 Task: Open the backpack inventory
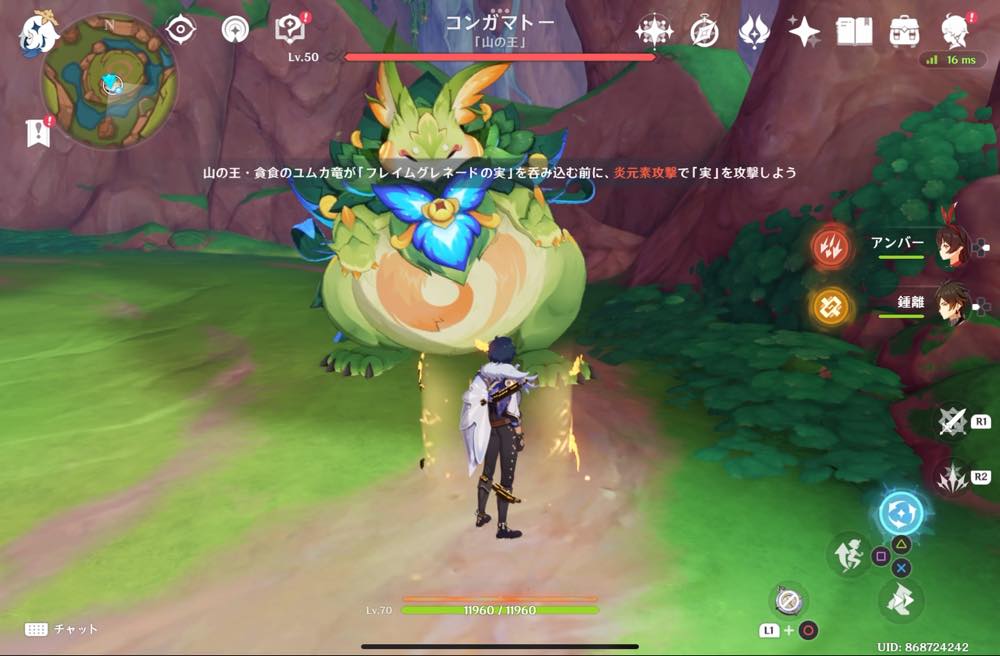coord(904,31)
